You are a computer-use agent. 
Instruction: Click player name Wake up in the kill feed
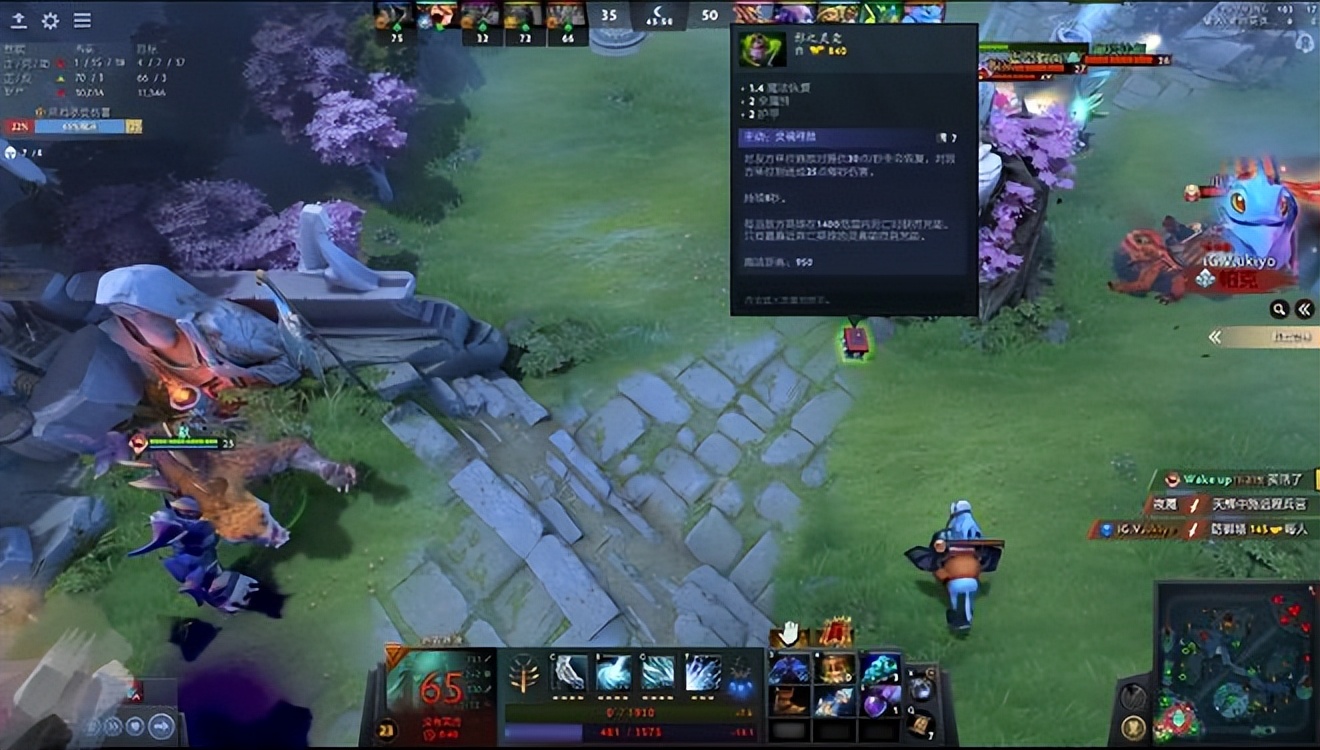[1207, 479]
